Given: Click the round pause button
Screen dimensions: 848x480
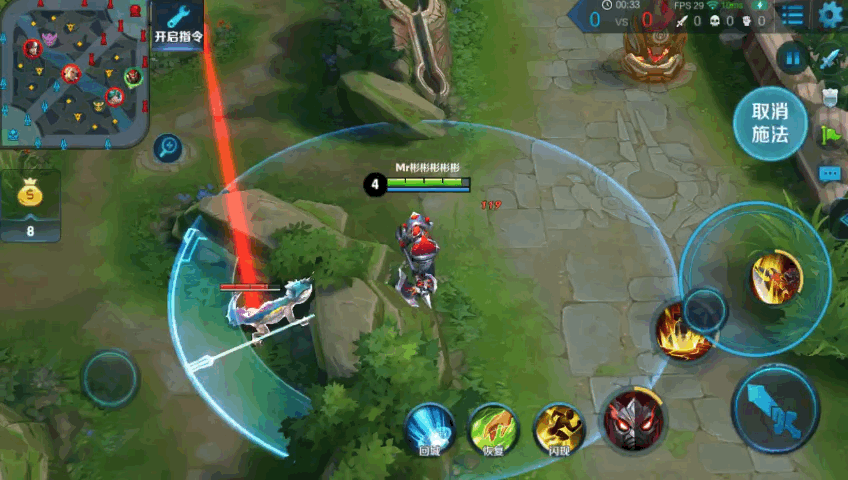Looking at the screenshot, I should (792, 58).
